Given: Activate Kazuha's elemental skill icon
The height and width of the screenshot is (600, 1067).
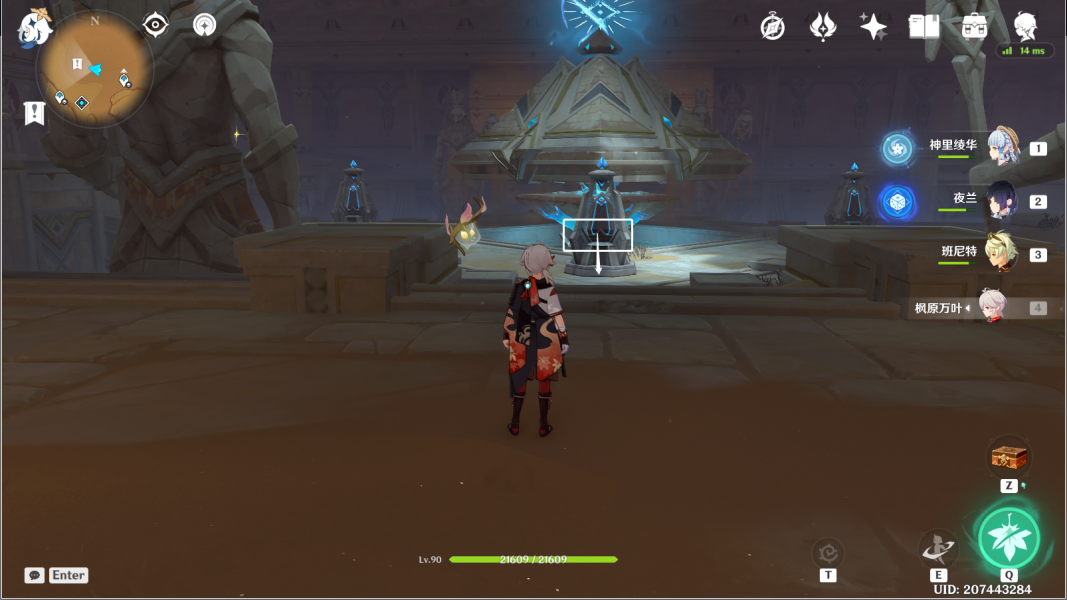Looking at the screenshot, I should (938, 548).
